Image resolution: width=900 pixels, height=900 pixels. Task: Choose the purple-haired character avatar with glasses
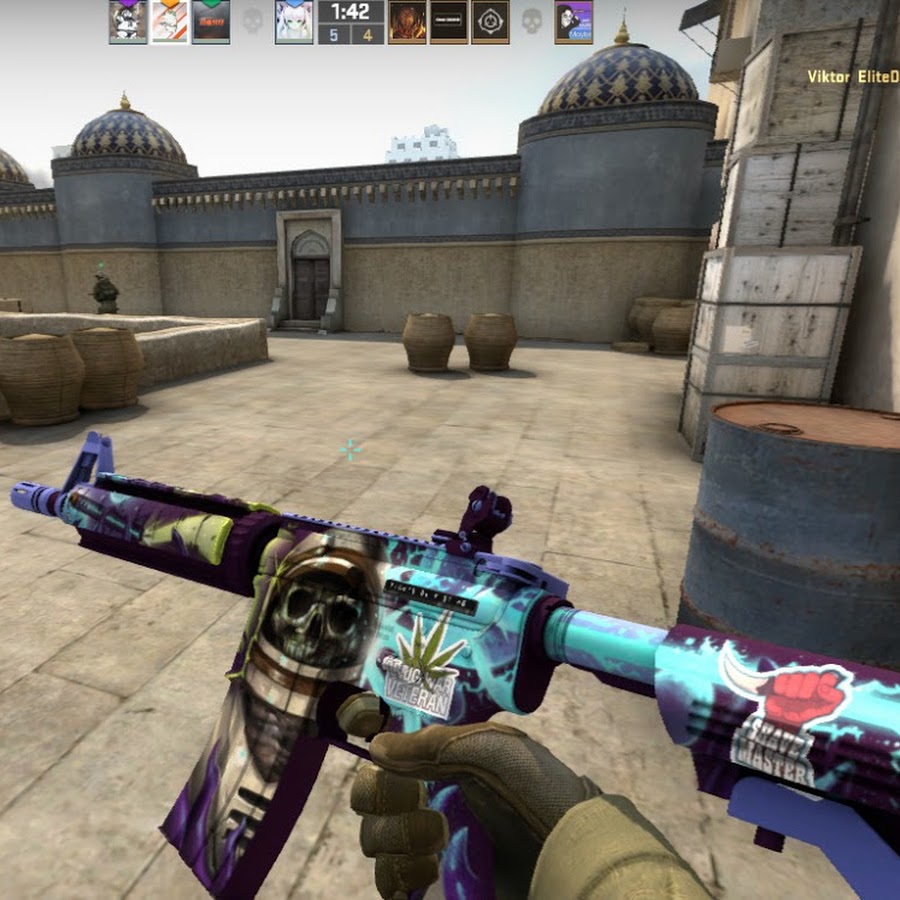[573, 21]
